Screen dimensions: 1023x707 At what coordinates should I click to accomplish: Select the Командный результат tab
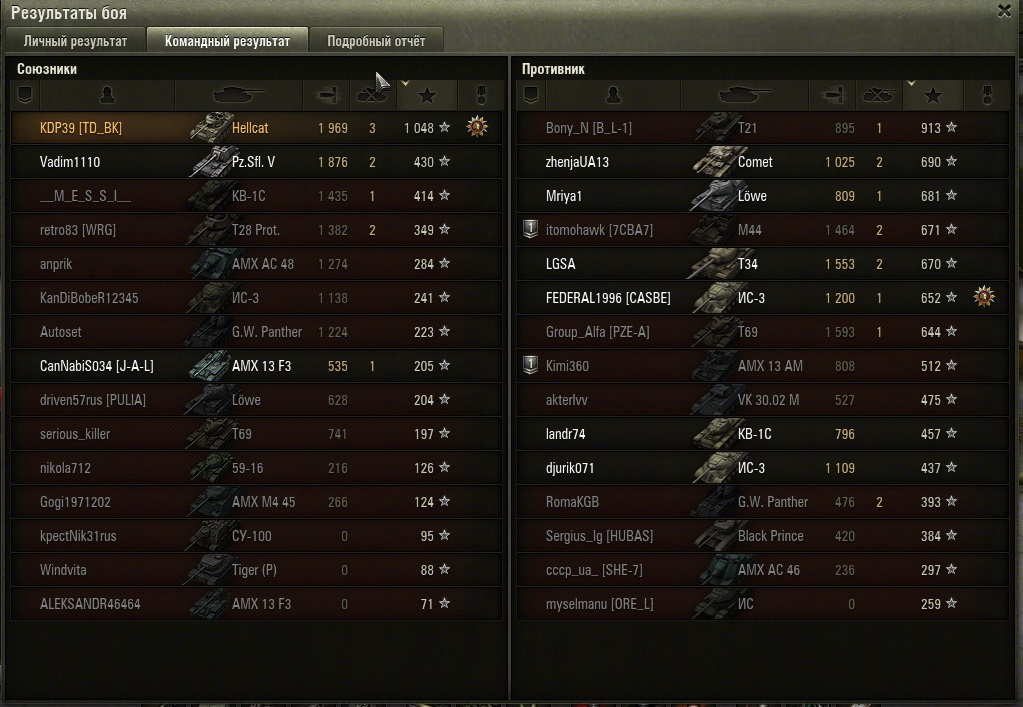click(227, 41)
